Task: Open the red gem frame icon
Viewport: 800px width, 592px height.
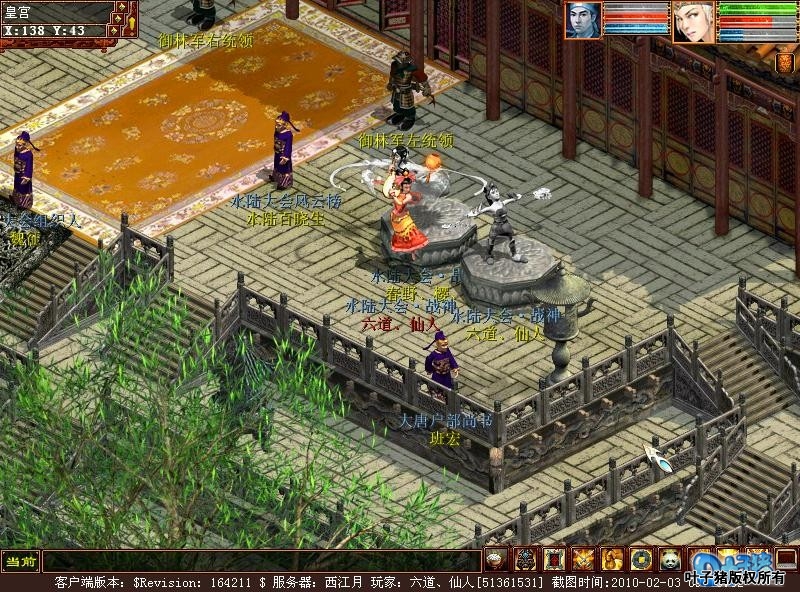Action: click(554, 559)
